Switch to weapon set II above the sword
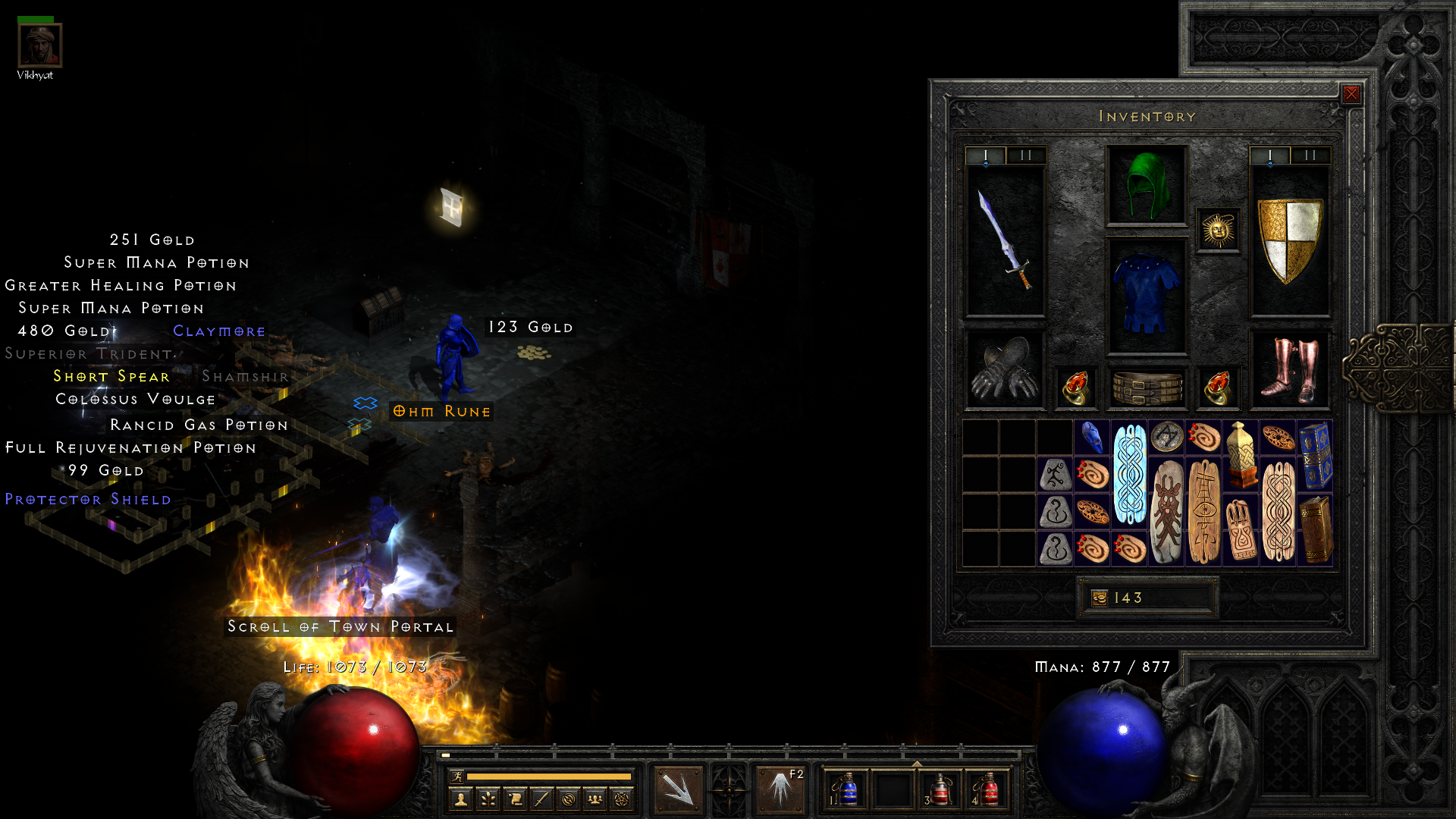This screenshot has width=1456, height=819. click(1026, 155)
